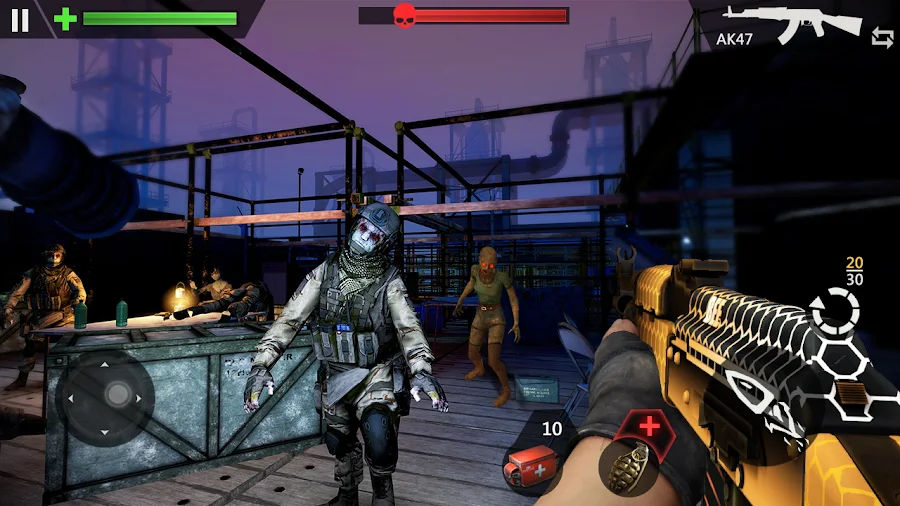Reload the weapon using the circular arrow
This screenshot has width=900, height=506.
coord(835,310)
